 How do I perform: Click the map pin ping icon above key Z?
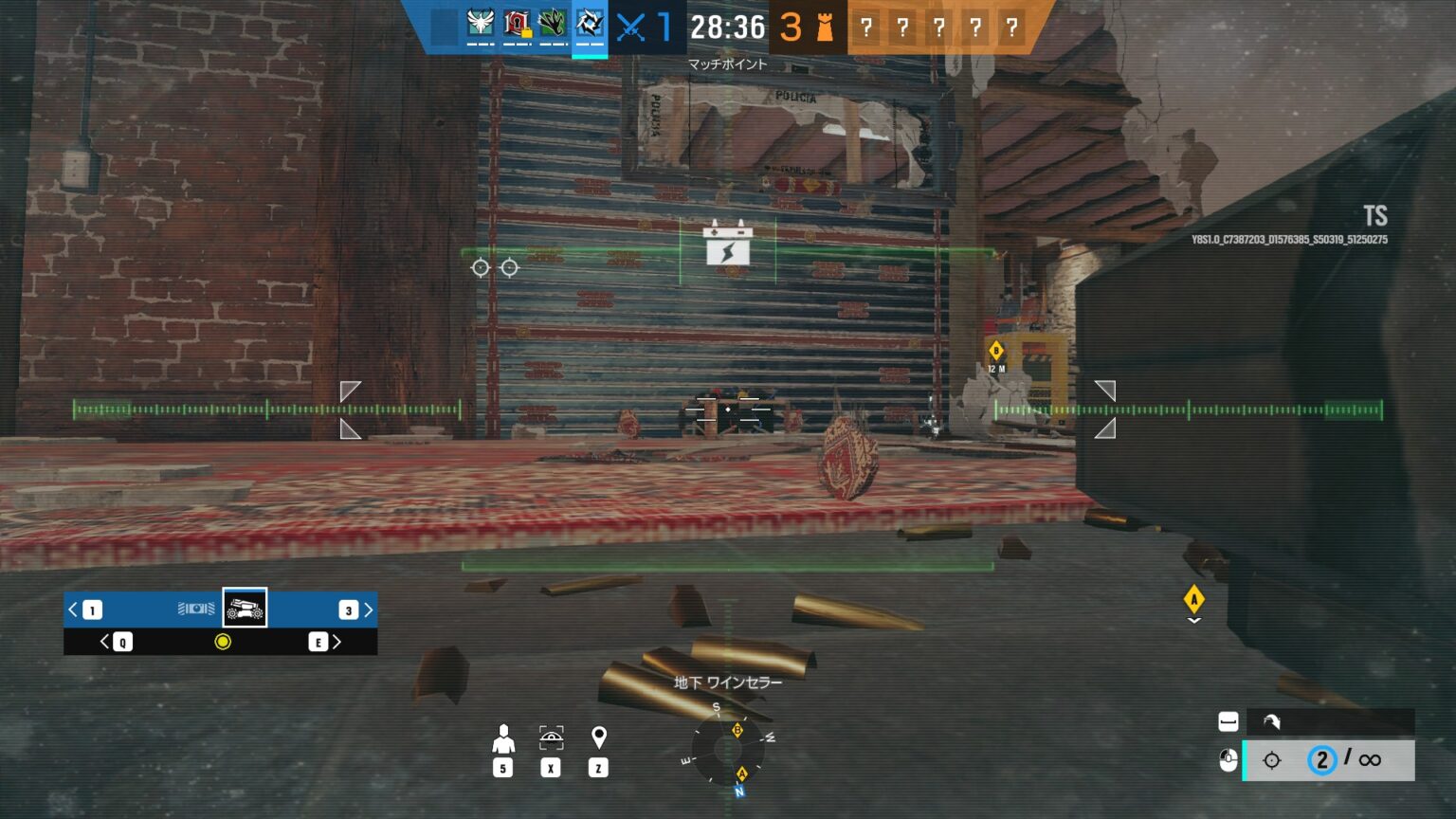(x=598, y=737)
